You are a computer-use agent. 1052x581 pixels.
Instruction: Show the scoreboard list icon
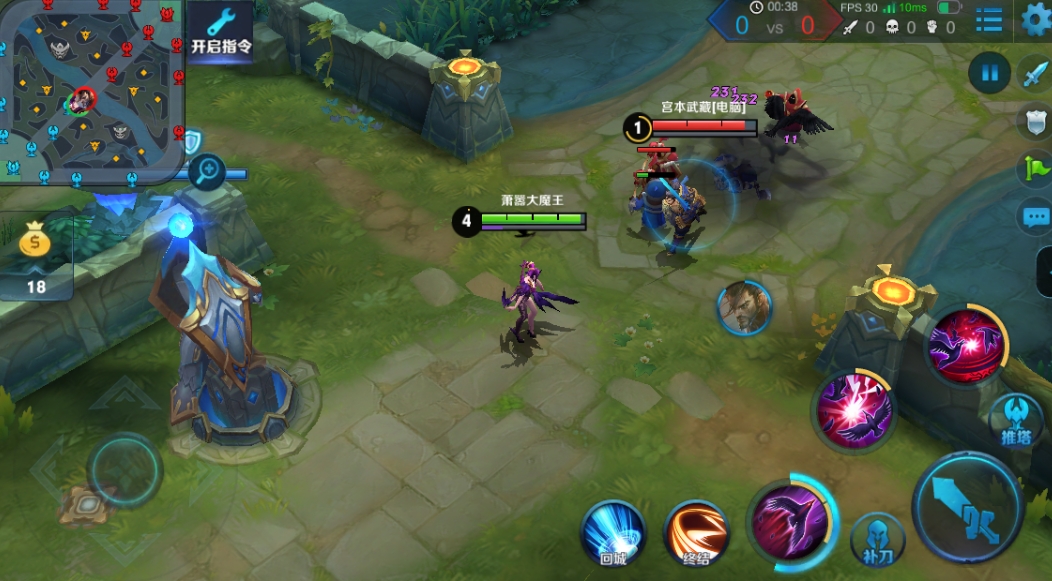989,19
